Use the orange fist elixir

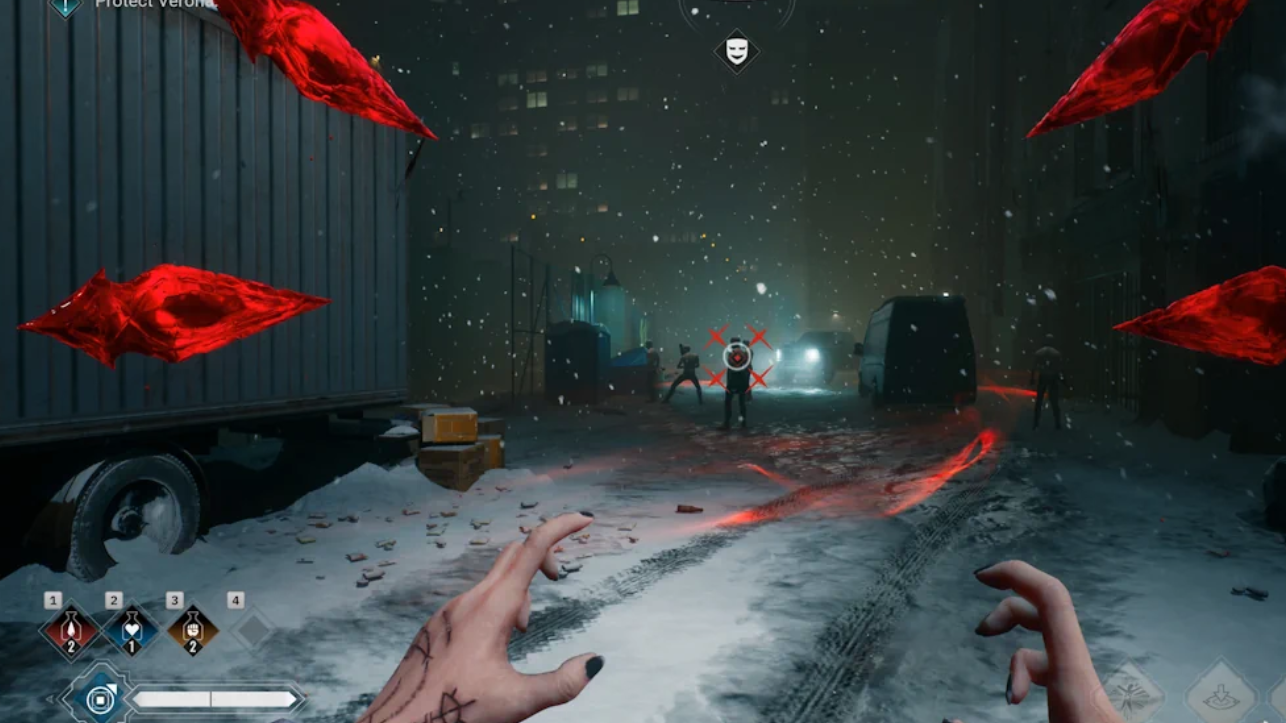[x=192, y=631]
